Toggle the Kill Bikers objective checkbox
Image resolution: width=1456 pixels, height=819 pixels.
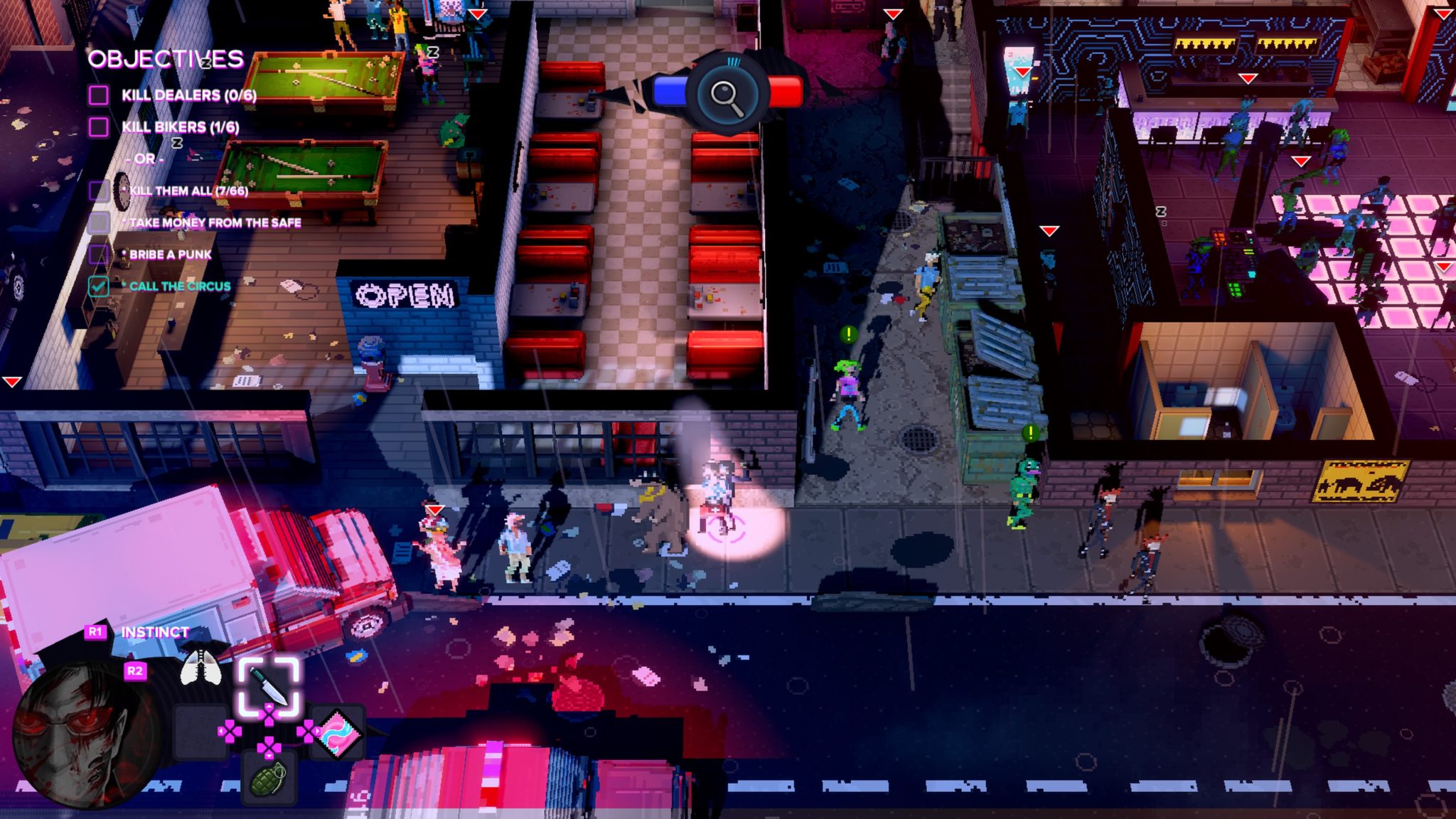(99, 127)
